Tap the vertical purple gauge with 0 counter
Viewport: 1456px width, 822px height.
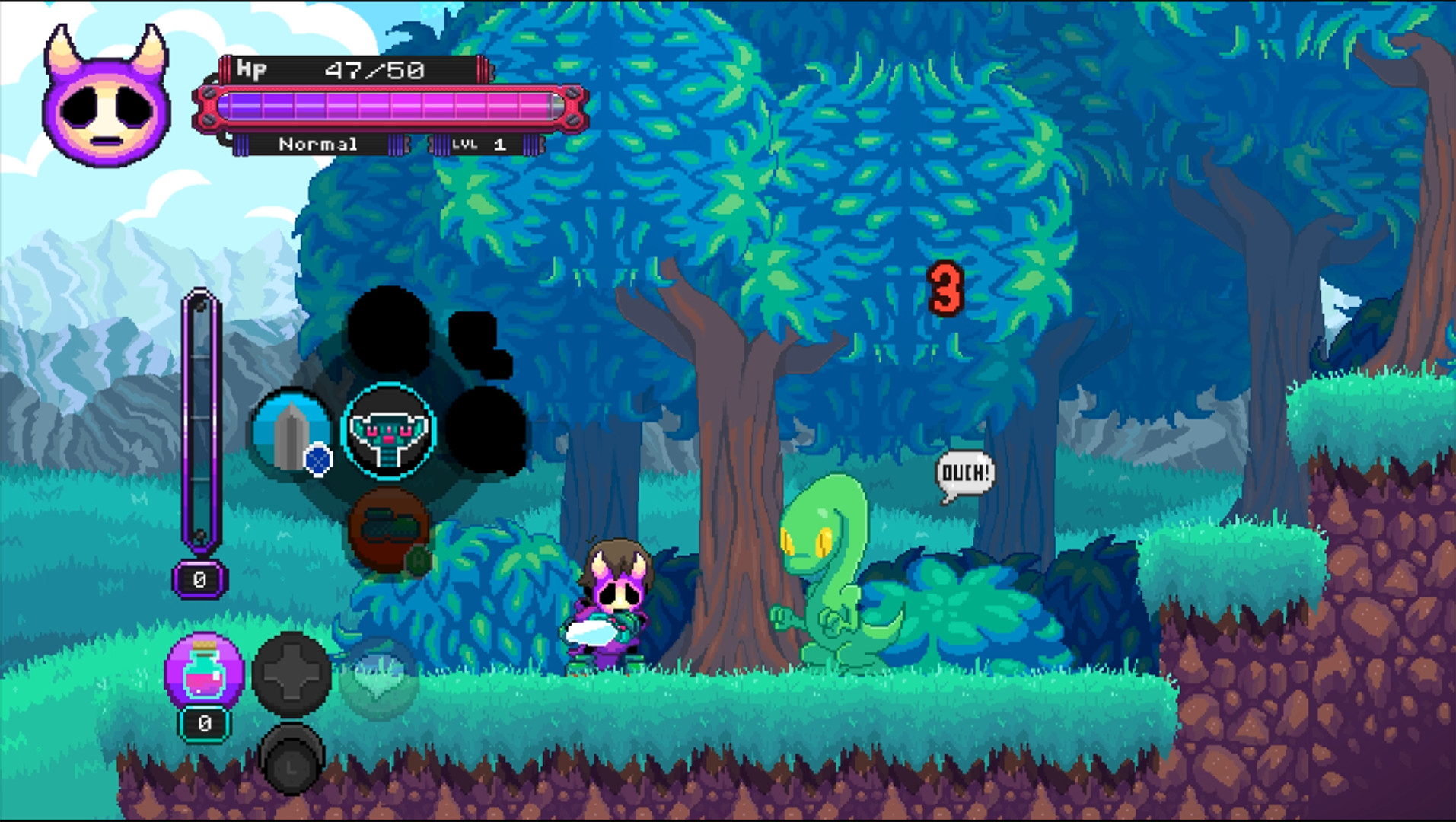(x=199, y=426)
